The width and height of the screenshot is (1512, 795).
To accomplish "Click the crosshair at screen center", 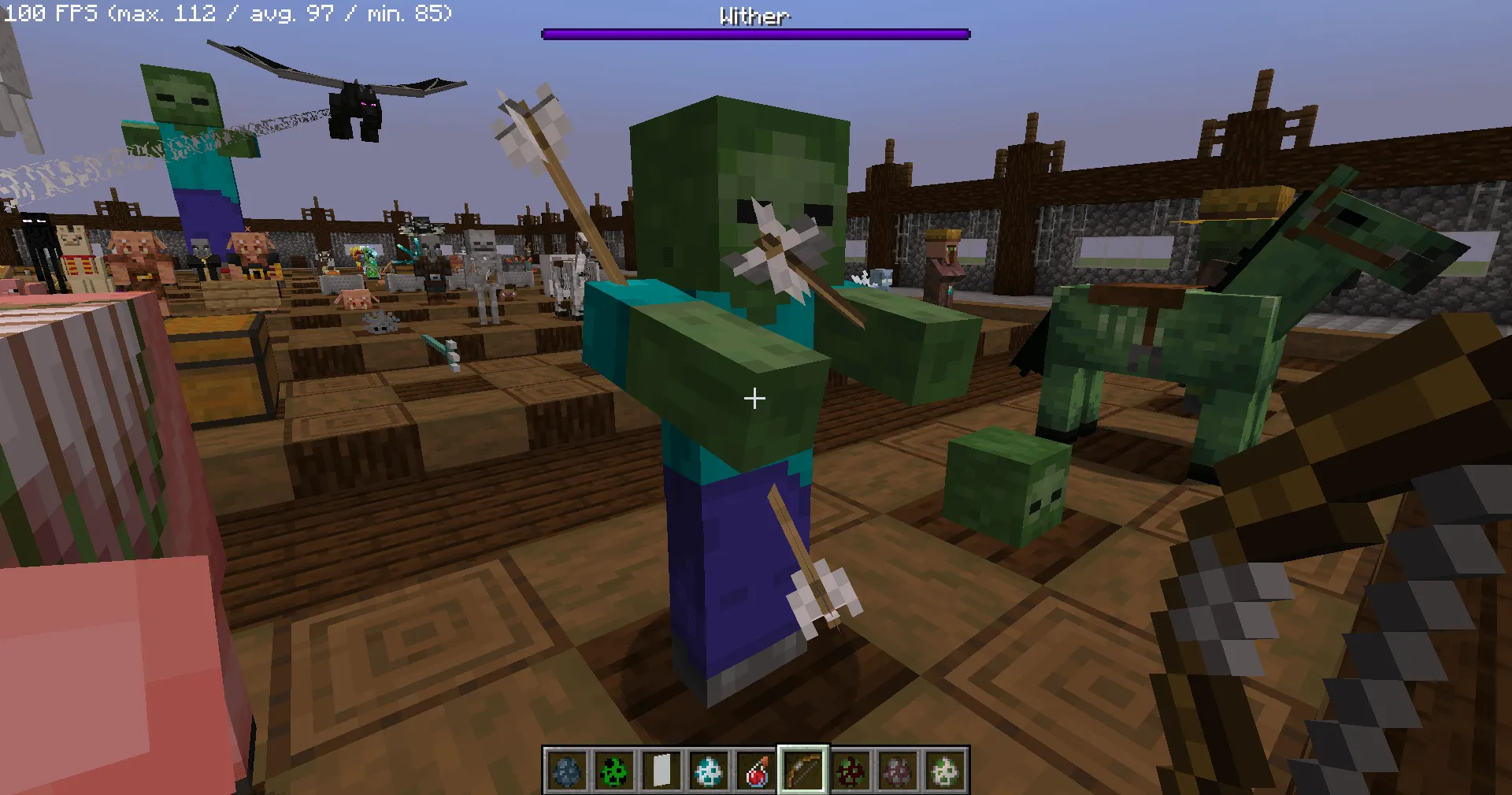I will pyautogui.click(x=754, y=399).
